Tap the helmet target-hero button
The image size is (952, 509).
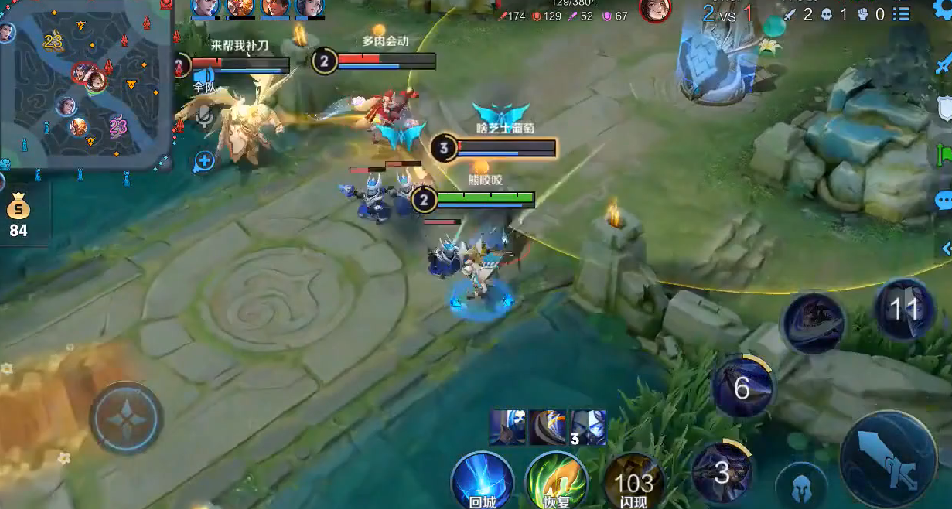800,487
